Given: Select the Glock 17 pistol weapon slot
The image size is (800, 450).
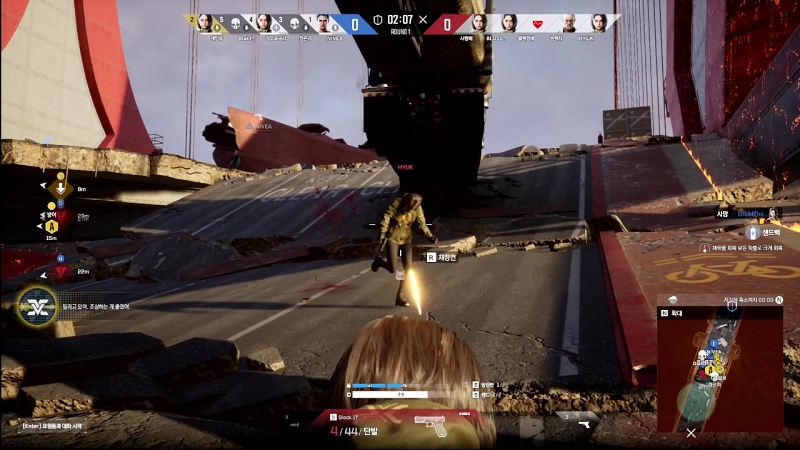Looking at the screenshot, I should [432, 423].
